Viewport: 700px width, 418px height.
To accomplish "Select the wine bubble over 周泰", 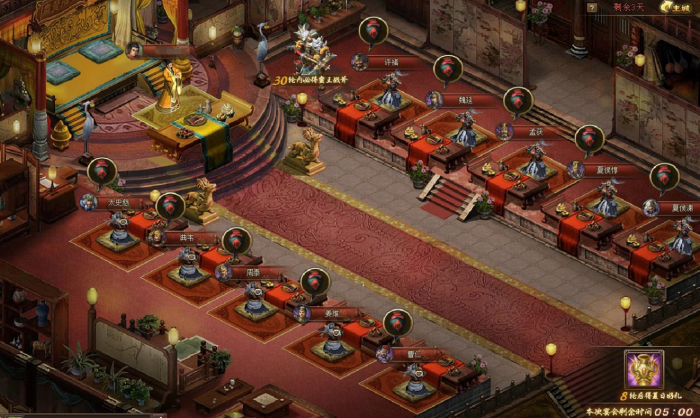I will [x=236, y=242].
